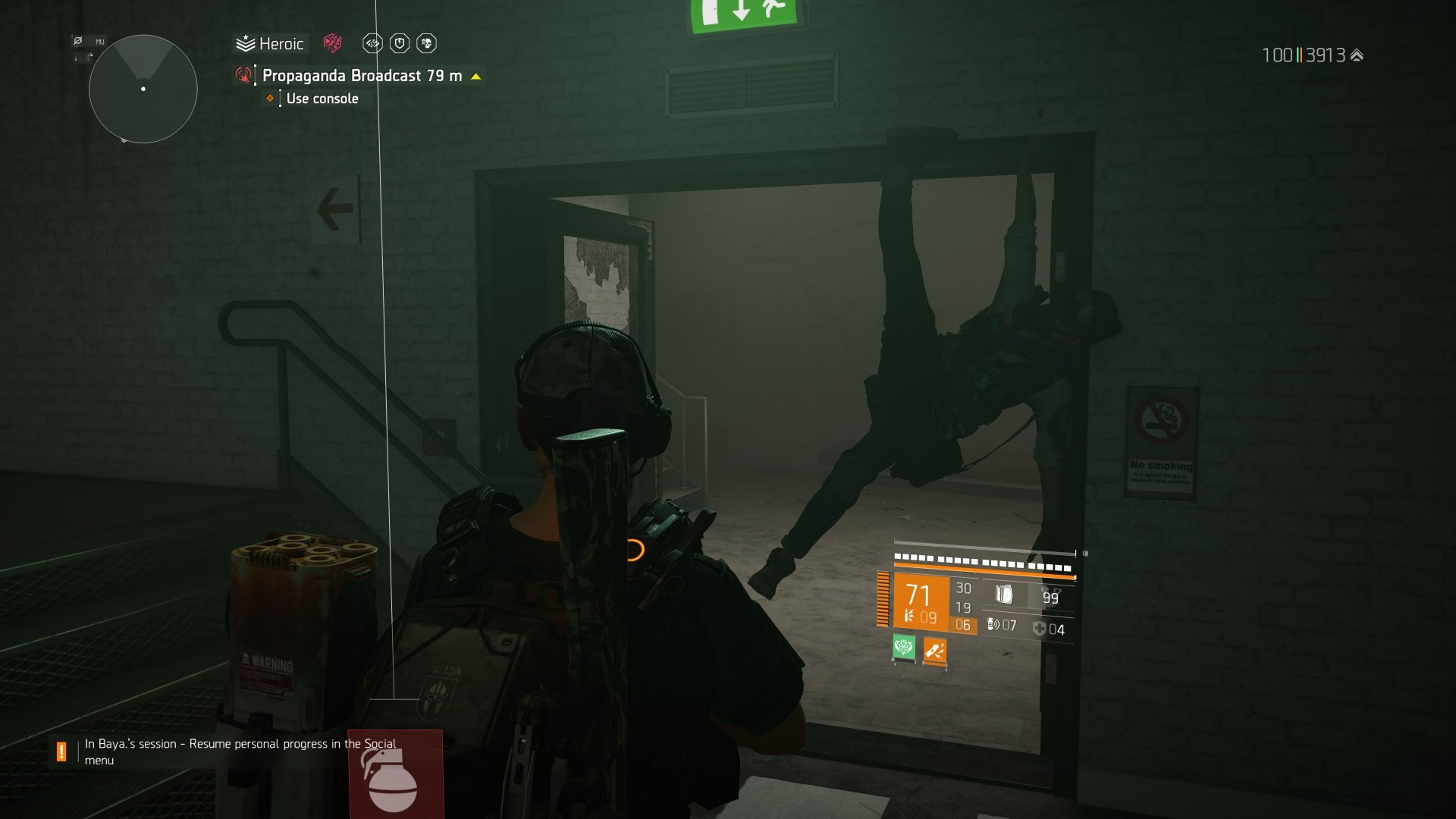The width and height of the screenshot is (1456, 819).
Task: Click the armor kit cross icon showing 04
Action: click(x=1038, y=629)
